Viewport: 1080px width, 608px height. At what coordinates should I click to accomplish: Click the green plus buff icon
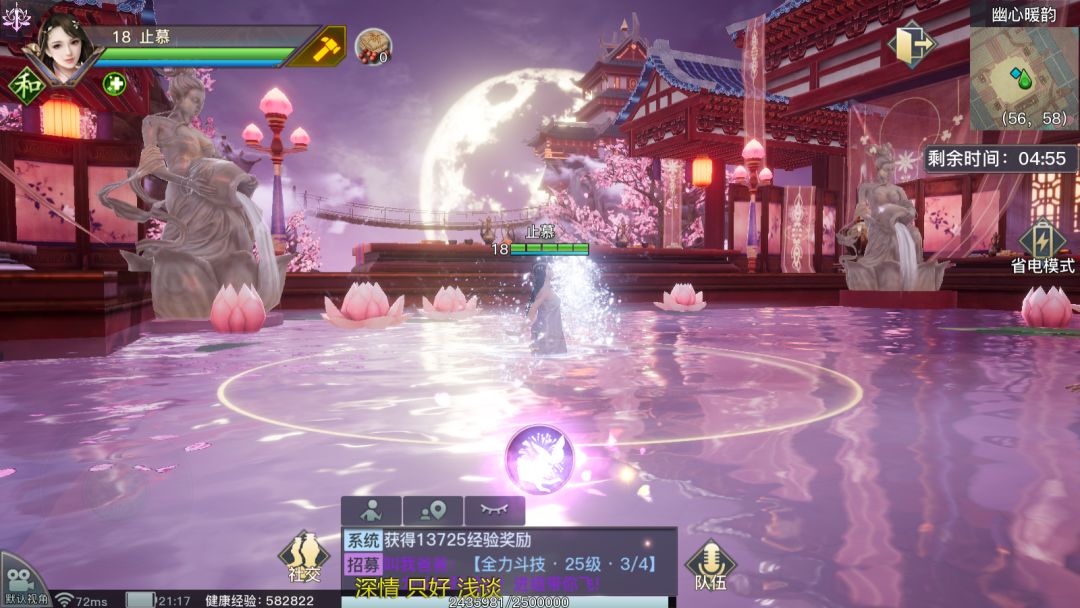(114, 83)
